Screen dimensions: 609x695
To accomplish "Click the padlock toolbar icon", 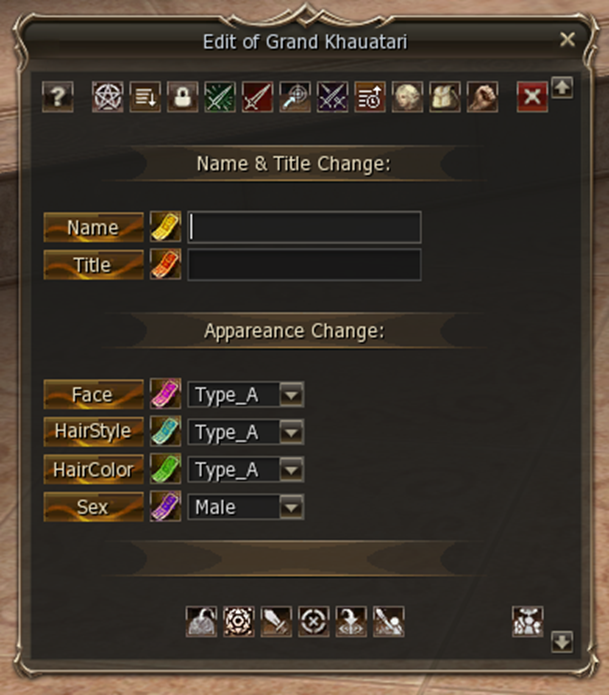I will click(182, 97).
